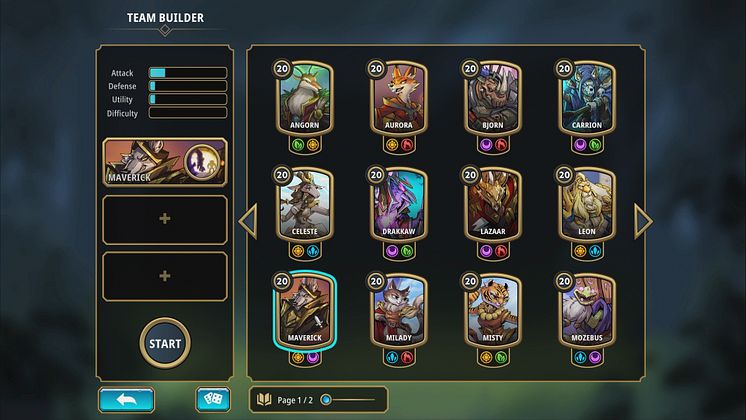Screen dimensions: 746x420
Task: Select the Milady hero card
Action: (399, 311)
